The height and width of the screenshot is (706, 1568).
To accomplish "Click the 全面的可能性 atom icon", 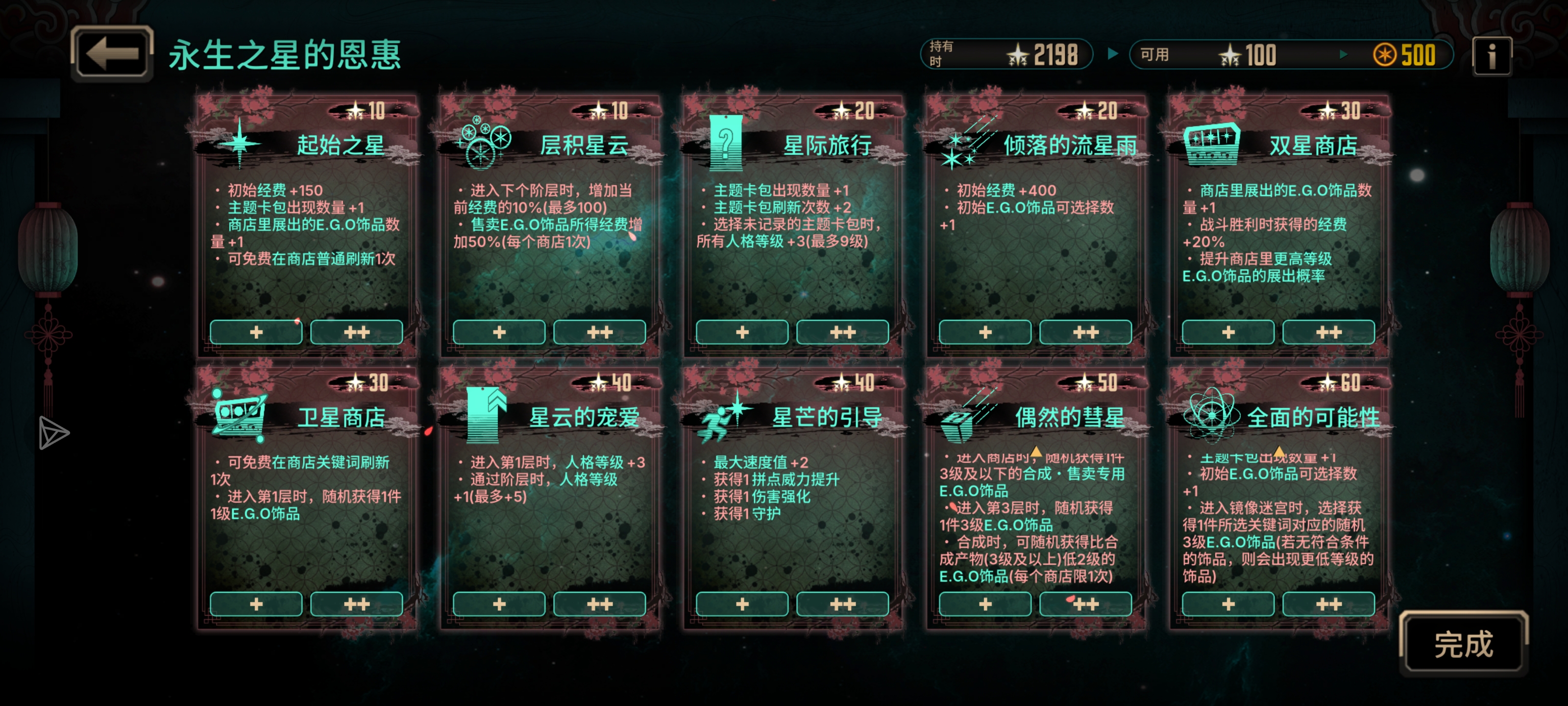I will click(x=1213, y=416).
